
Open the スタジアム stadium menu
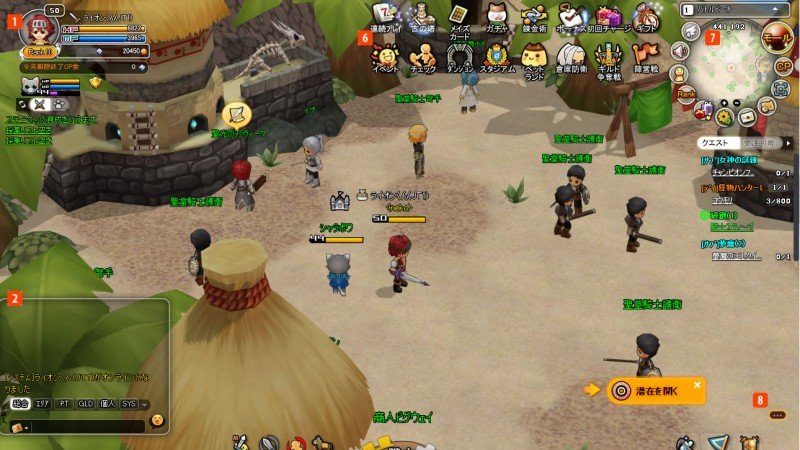coord(497,55)
